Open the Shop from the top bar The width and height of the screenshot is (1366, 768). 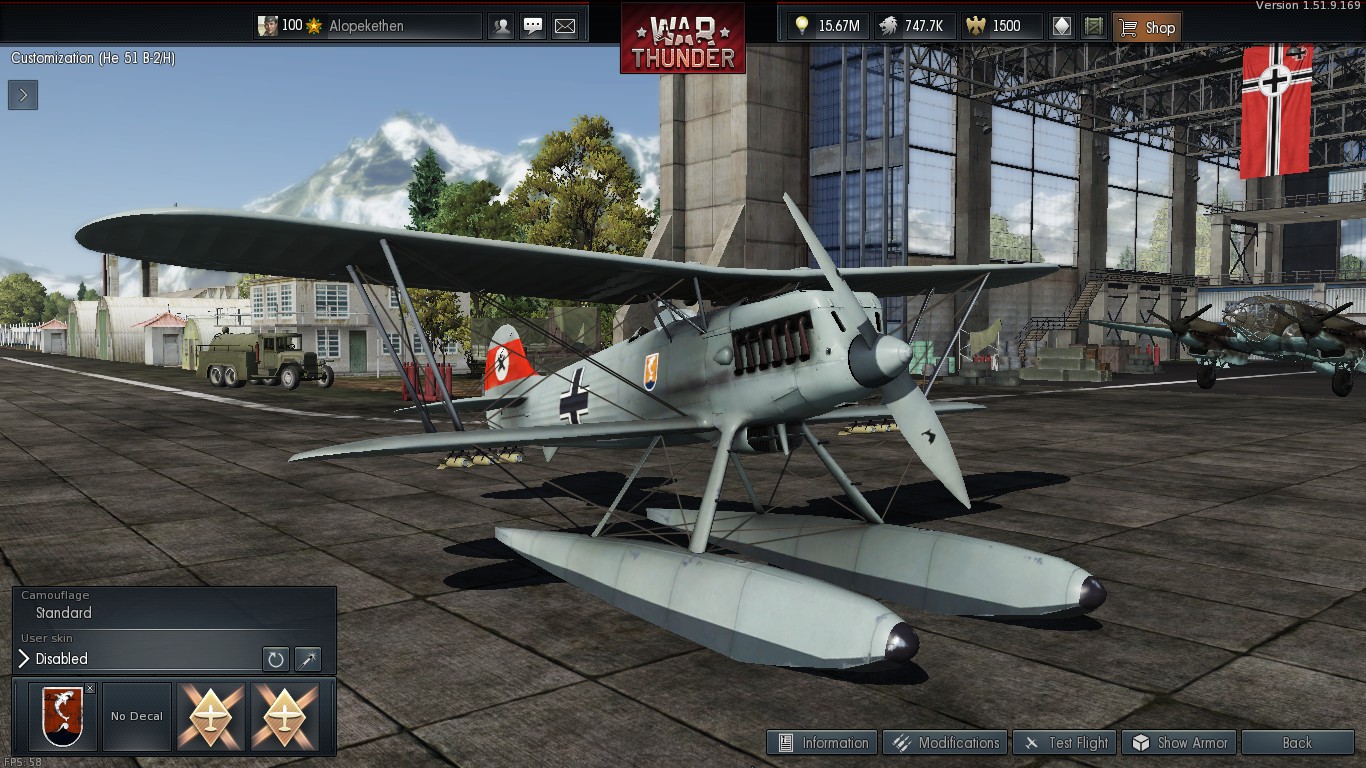[x=1147, y=27]
